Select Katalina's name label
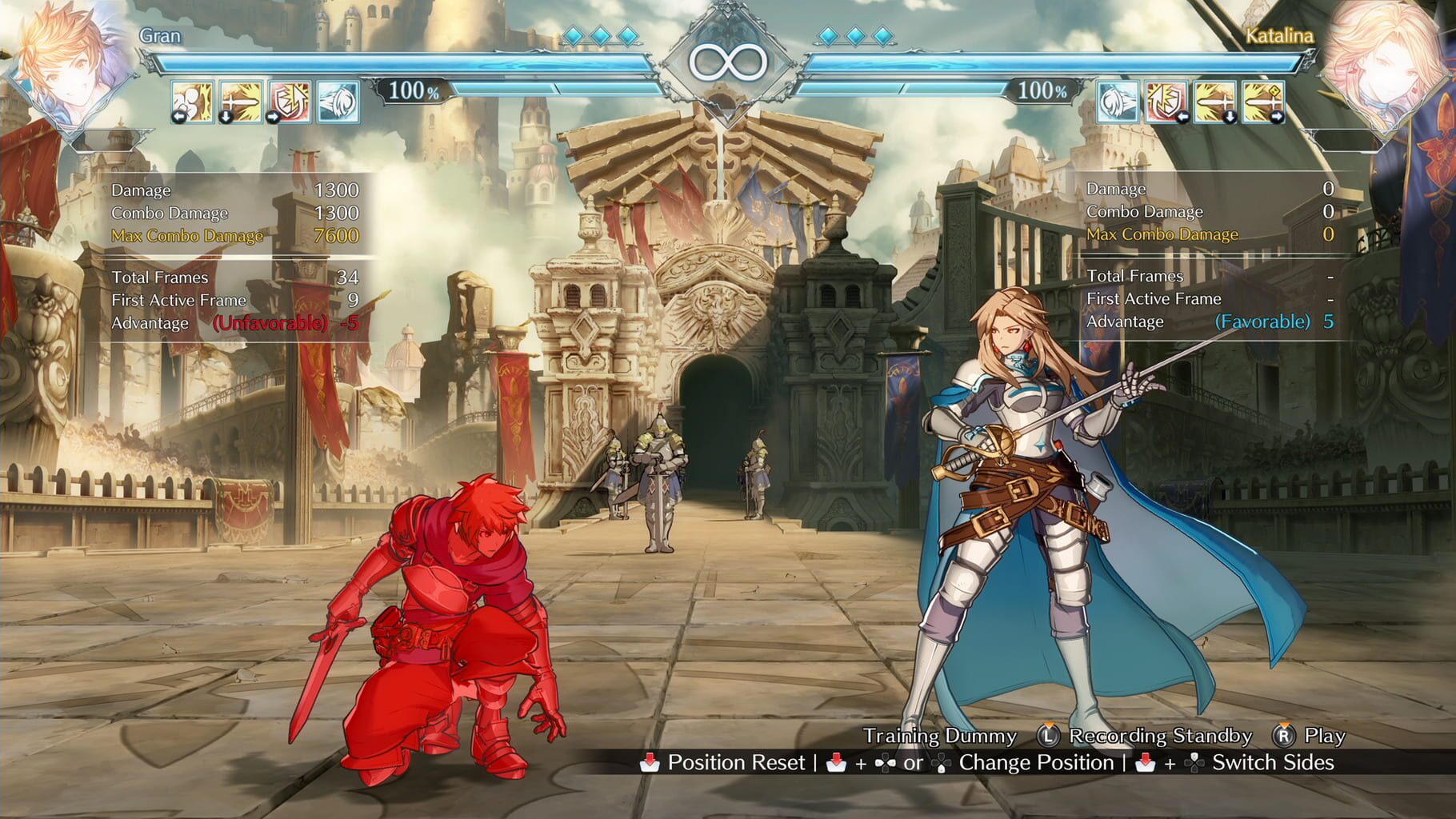Image resolution: width=1456 pixels, height=819 pixels. [1281, 35]
